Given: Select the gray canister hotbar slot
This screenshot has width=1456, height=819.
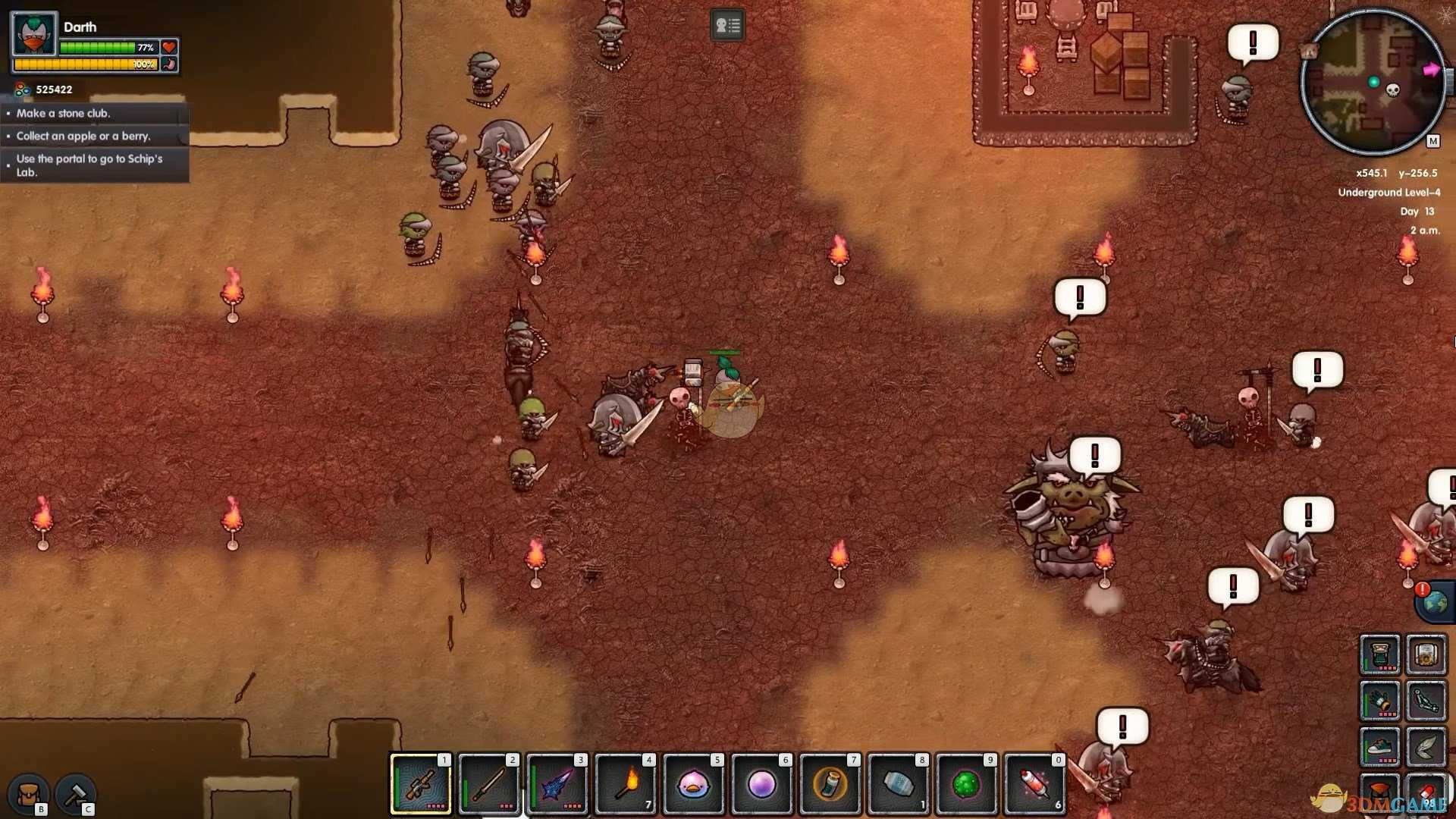Looking at the screenshot, I should 899,785.
